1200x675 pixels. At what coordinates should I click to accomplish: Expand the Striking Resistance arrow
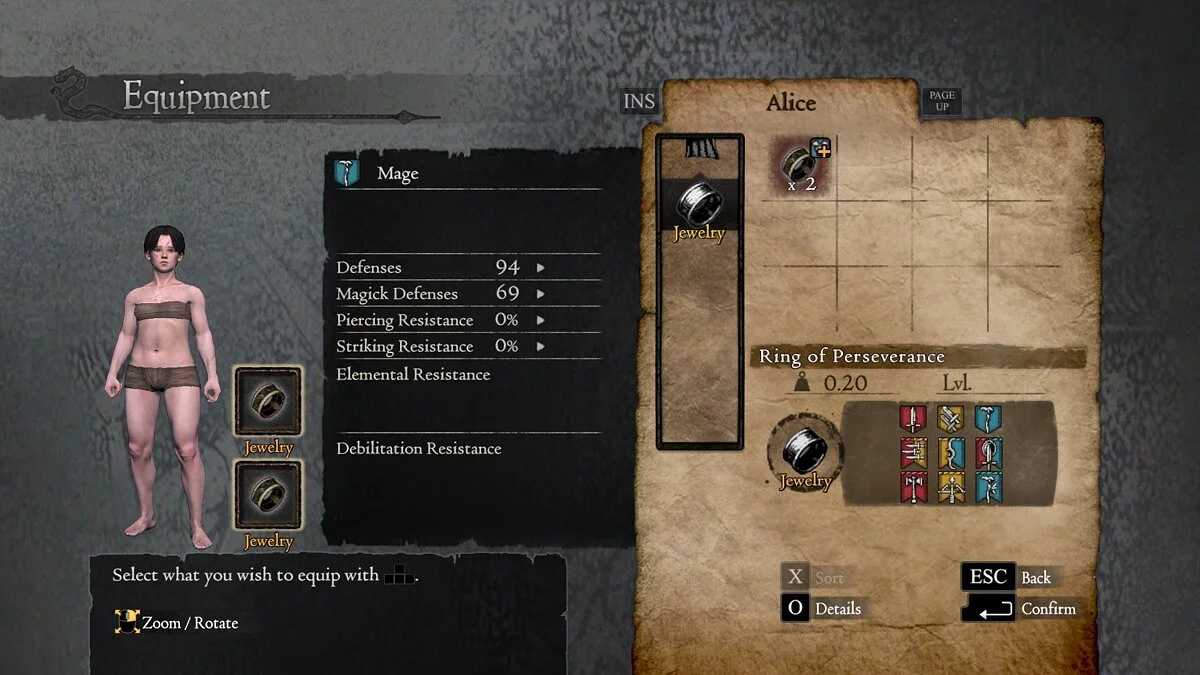(541, 346)
